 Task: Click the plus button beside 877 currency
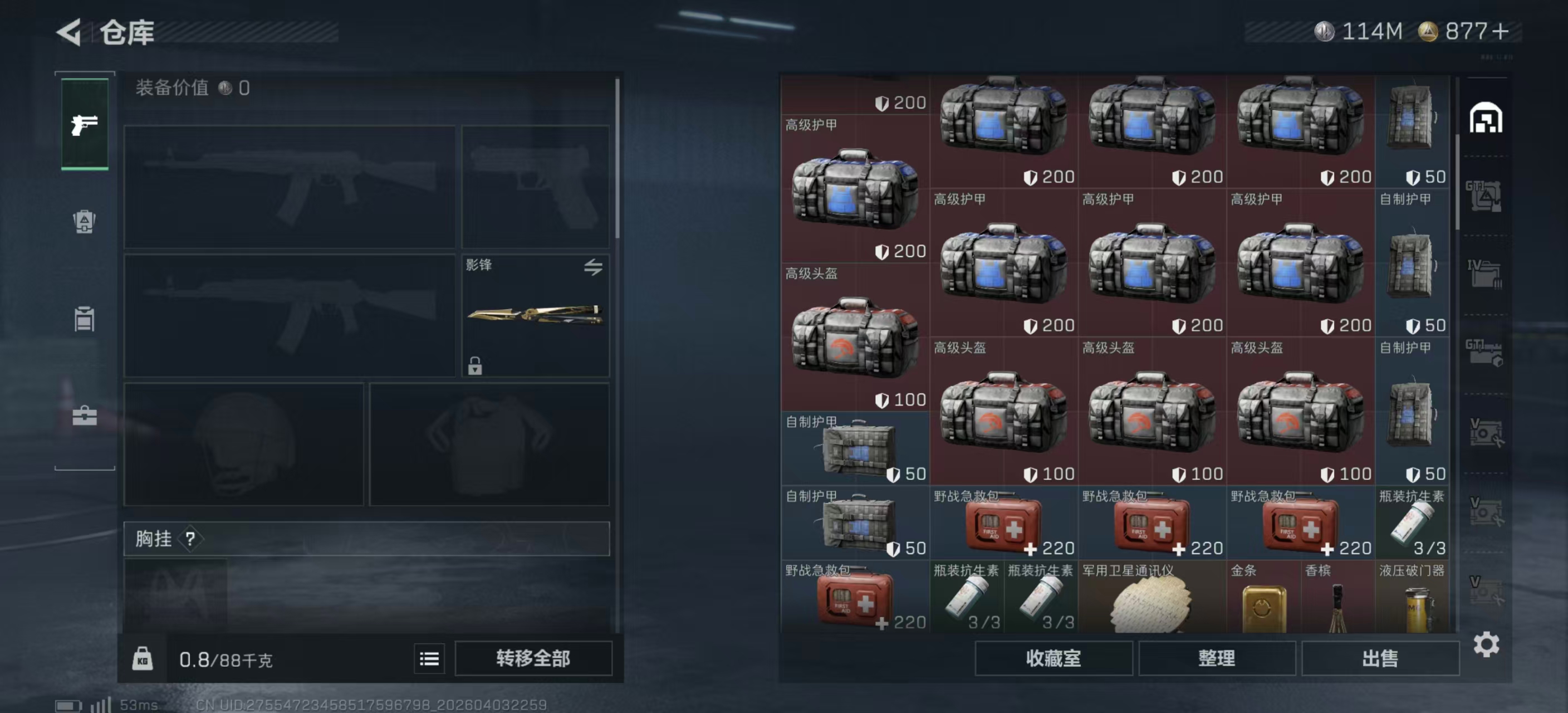pyautogui.click(x=1501, y=32)
